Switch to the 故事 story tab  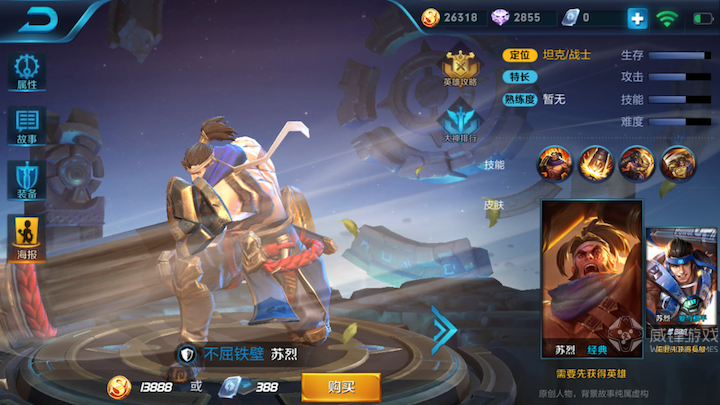tap(27, 126)
